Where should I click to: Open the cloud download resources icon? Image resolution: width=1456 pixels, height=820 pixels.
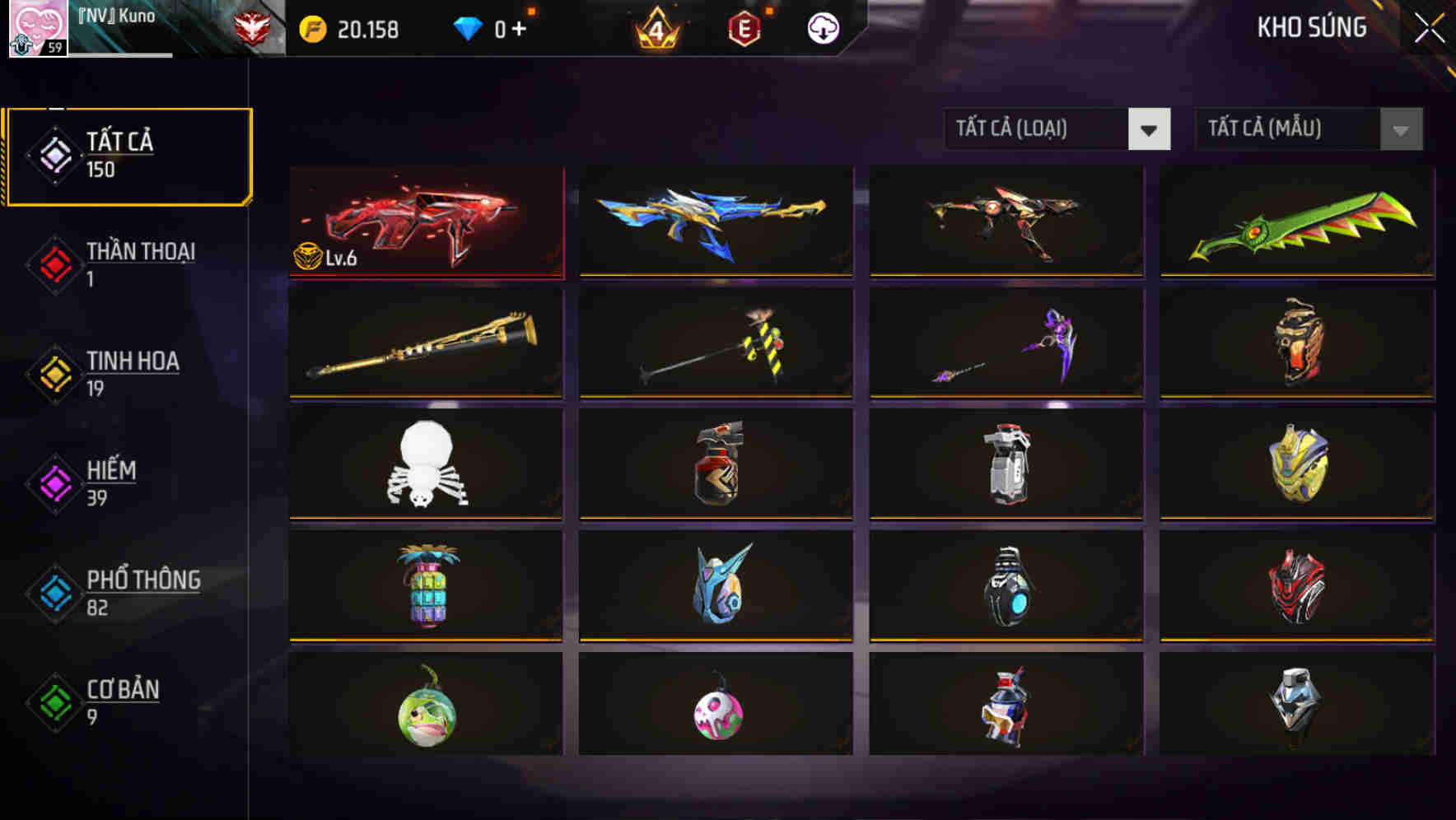click(x=822, y=28)
